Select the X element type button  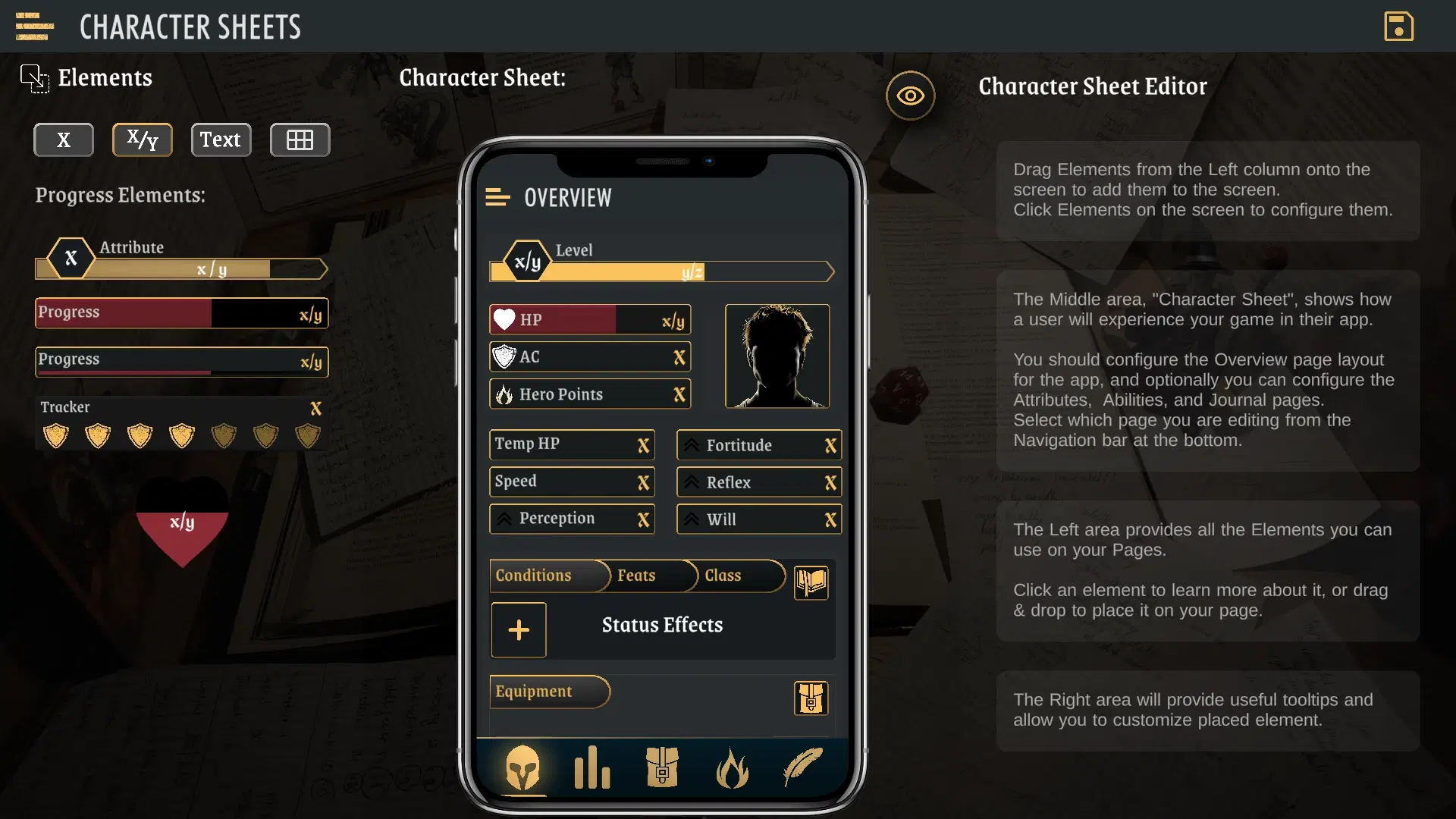(64, 140)
